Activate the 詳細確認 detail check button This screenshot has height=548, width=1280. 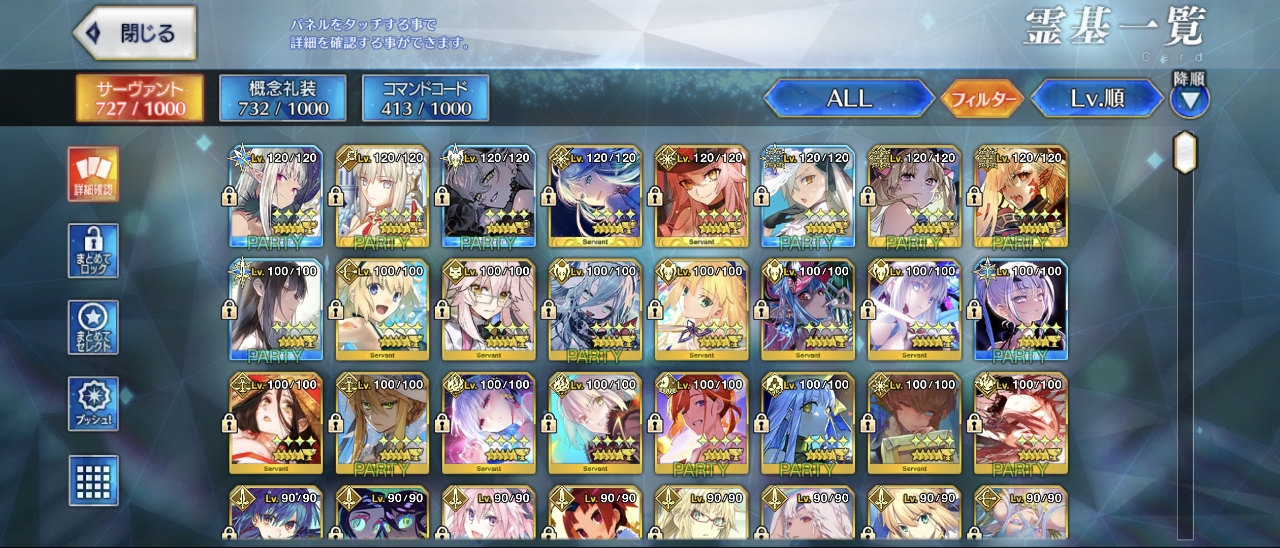pos(93,174)
